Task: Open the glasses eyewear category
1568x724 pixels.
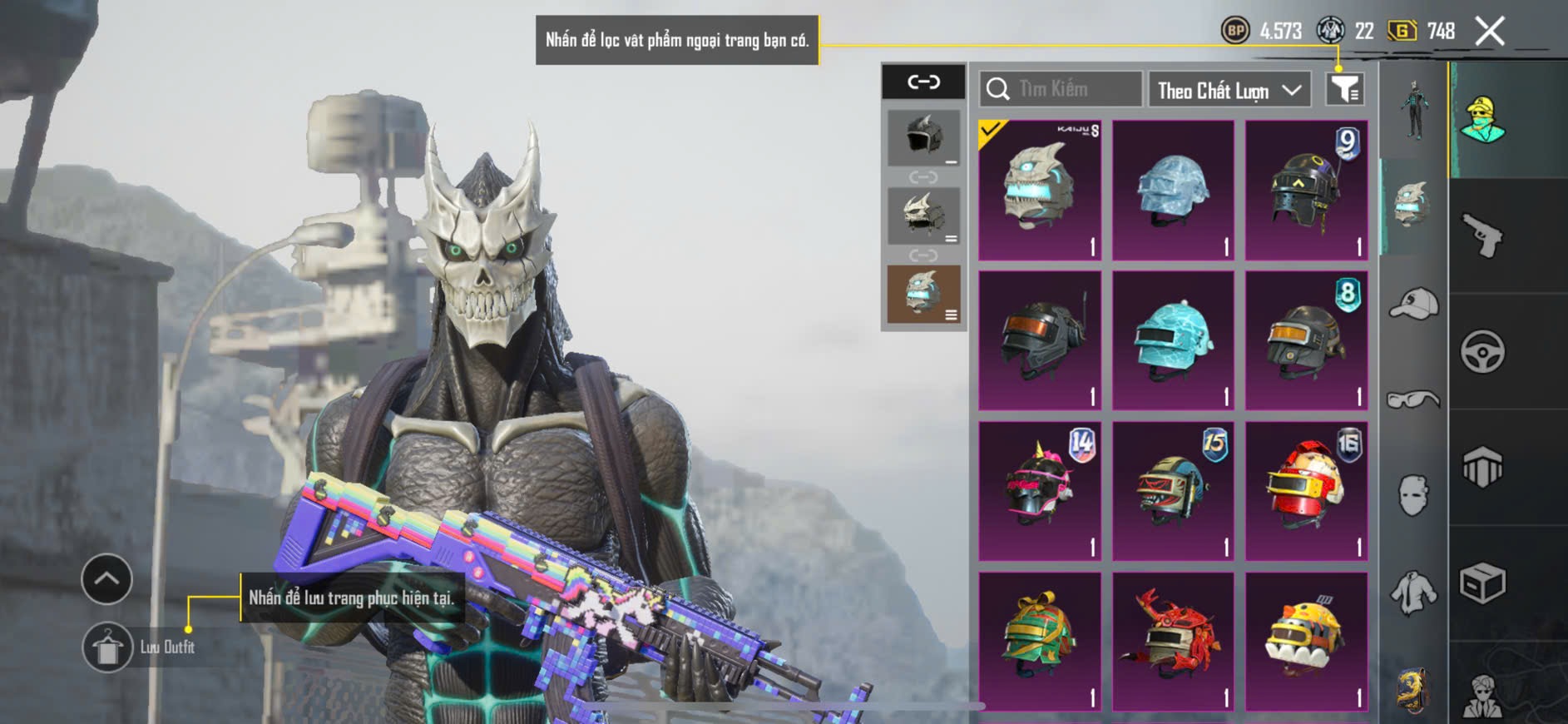Action: [1413, 400]
